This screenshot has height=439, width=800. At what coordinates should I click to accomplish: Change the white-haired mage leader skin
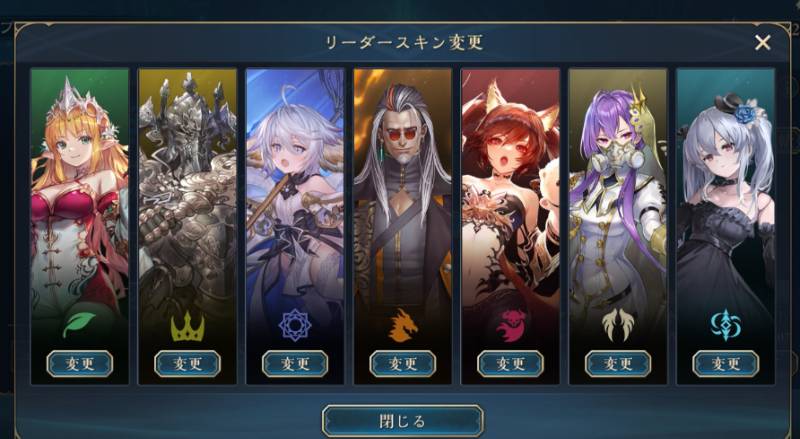click(x=295, y=363)
